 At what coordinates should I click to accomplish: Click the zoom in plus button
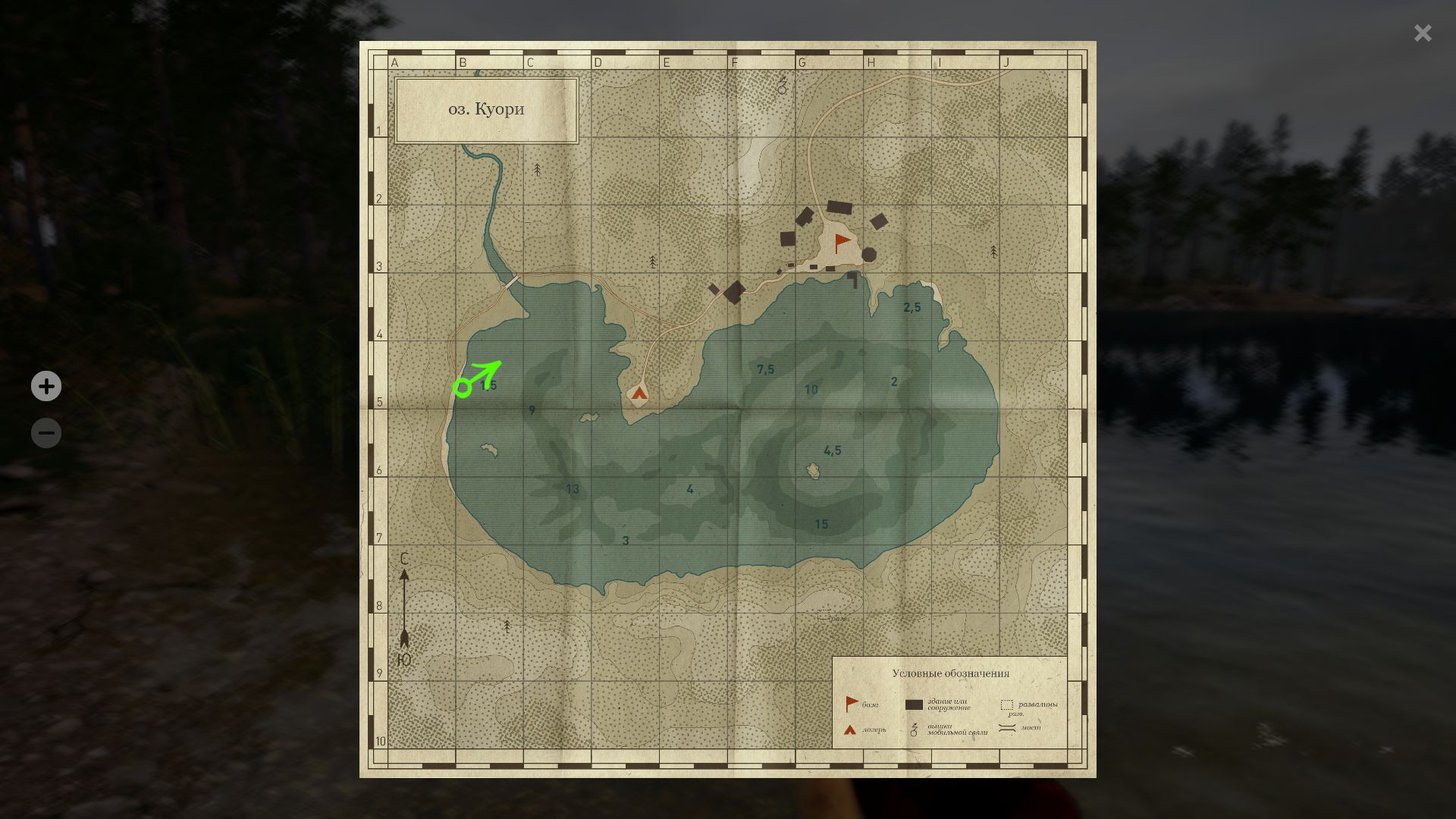(x=45, y=386)
